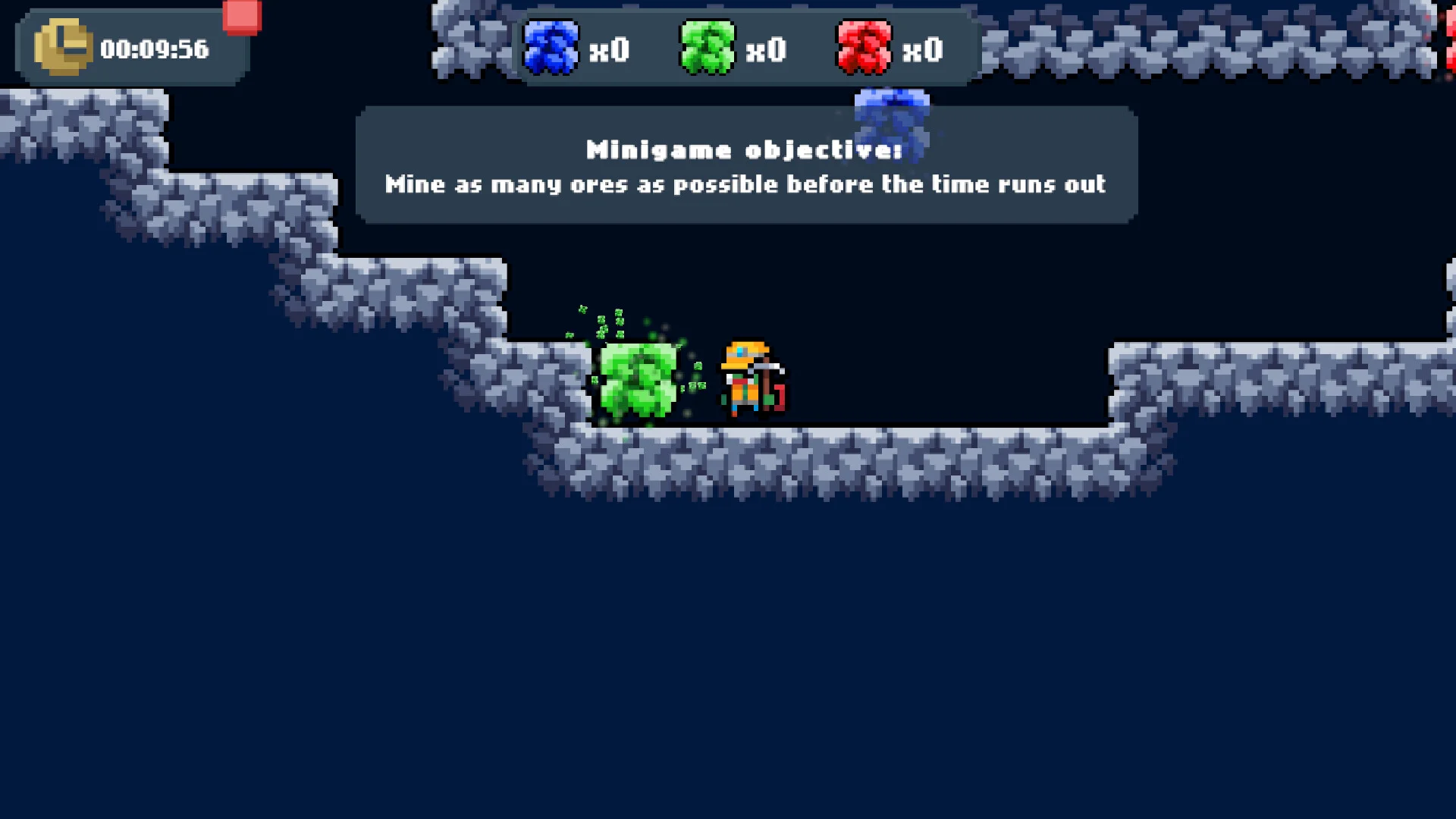This screenshot has width=1456, height=819.
Task: Click the Minigame objective banner
Action: (x=746, y=166)
